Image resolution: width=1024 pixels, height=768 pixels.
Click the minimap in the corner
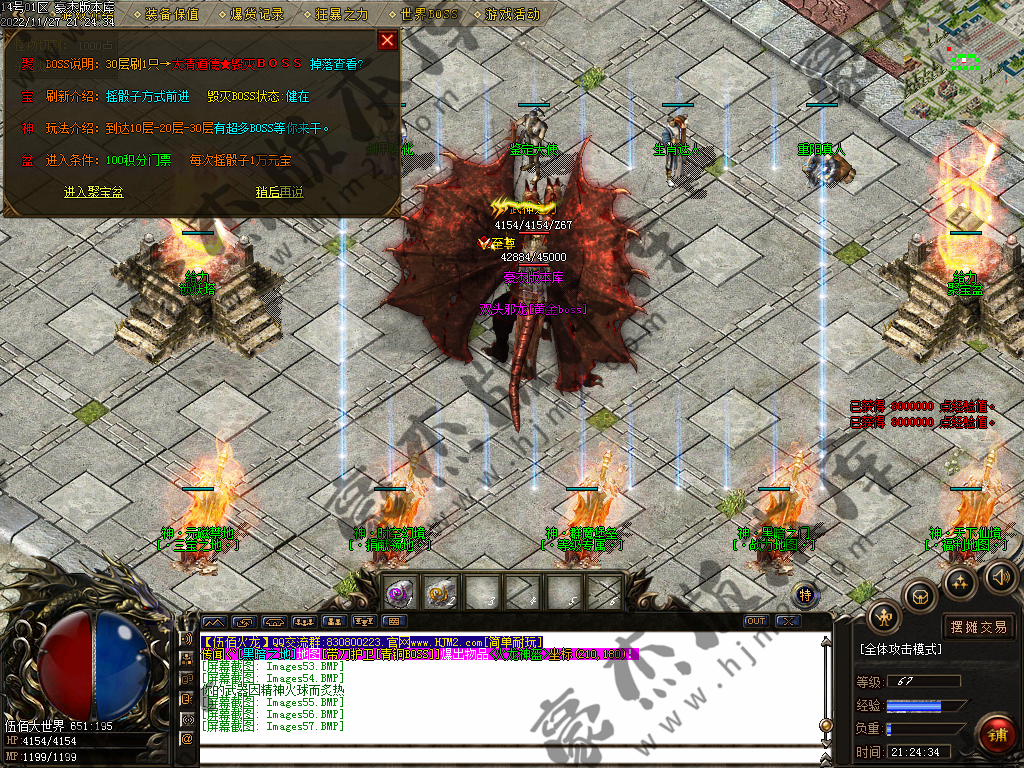point(964,58)
